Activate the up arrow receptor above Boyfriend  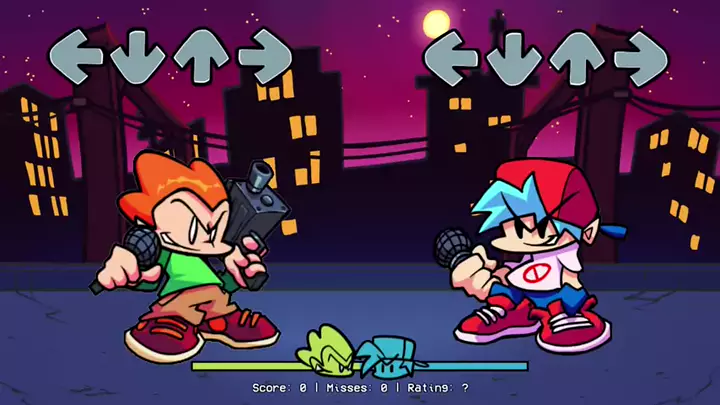point(577,55)
